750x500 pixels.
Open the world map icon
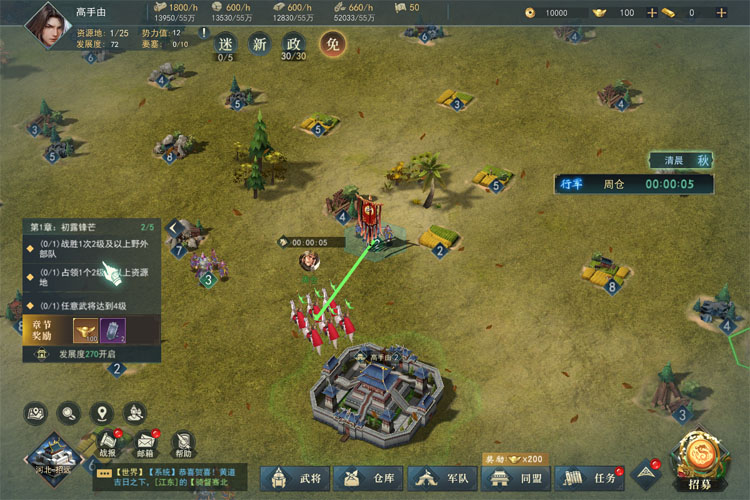click(x=37, y=411)
